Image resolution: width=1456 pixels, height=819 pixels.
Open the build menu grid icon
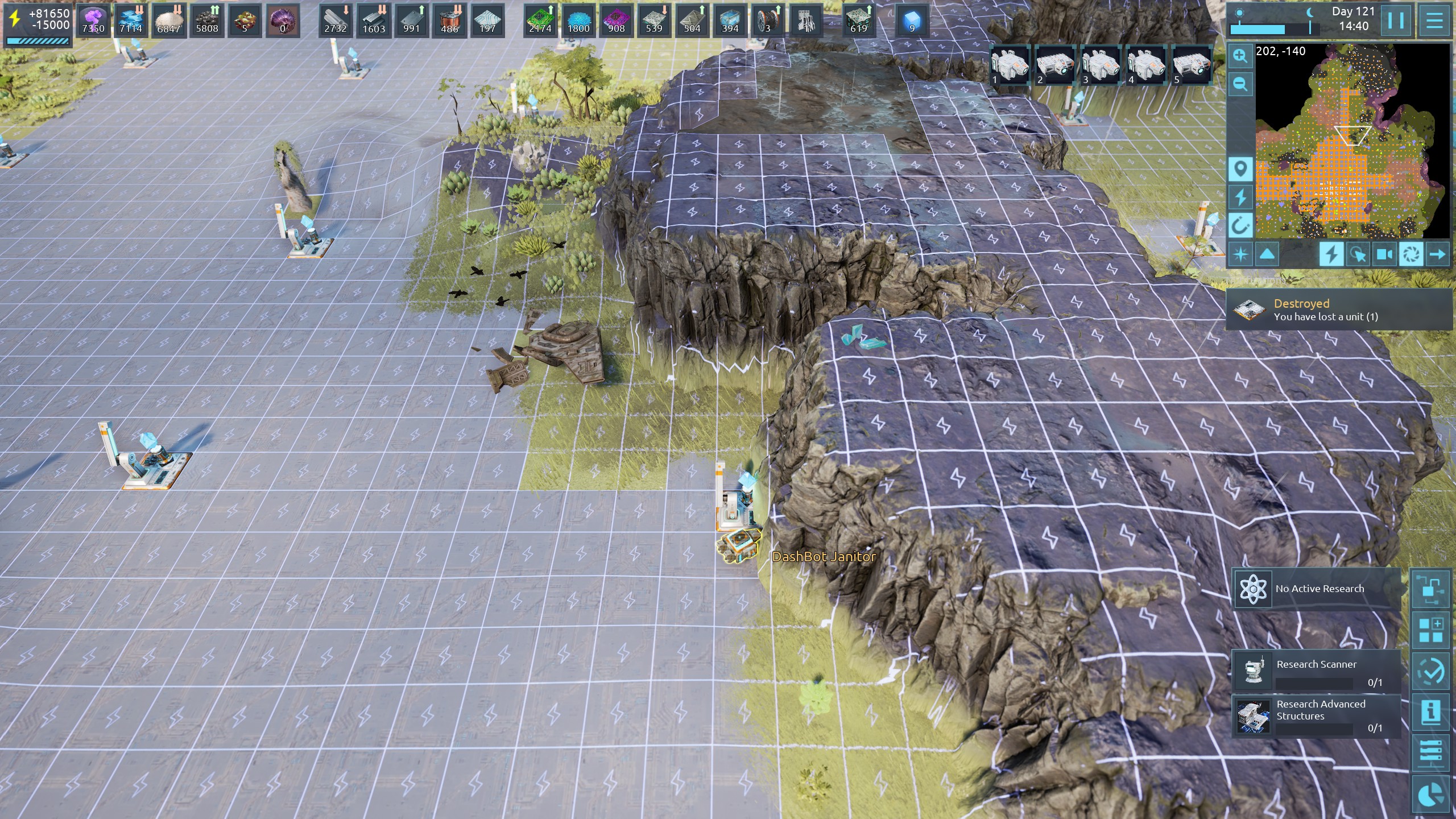coord(1431,630)
